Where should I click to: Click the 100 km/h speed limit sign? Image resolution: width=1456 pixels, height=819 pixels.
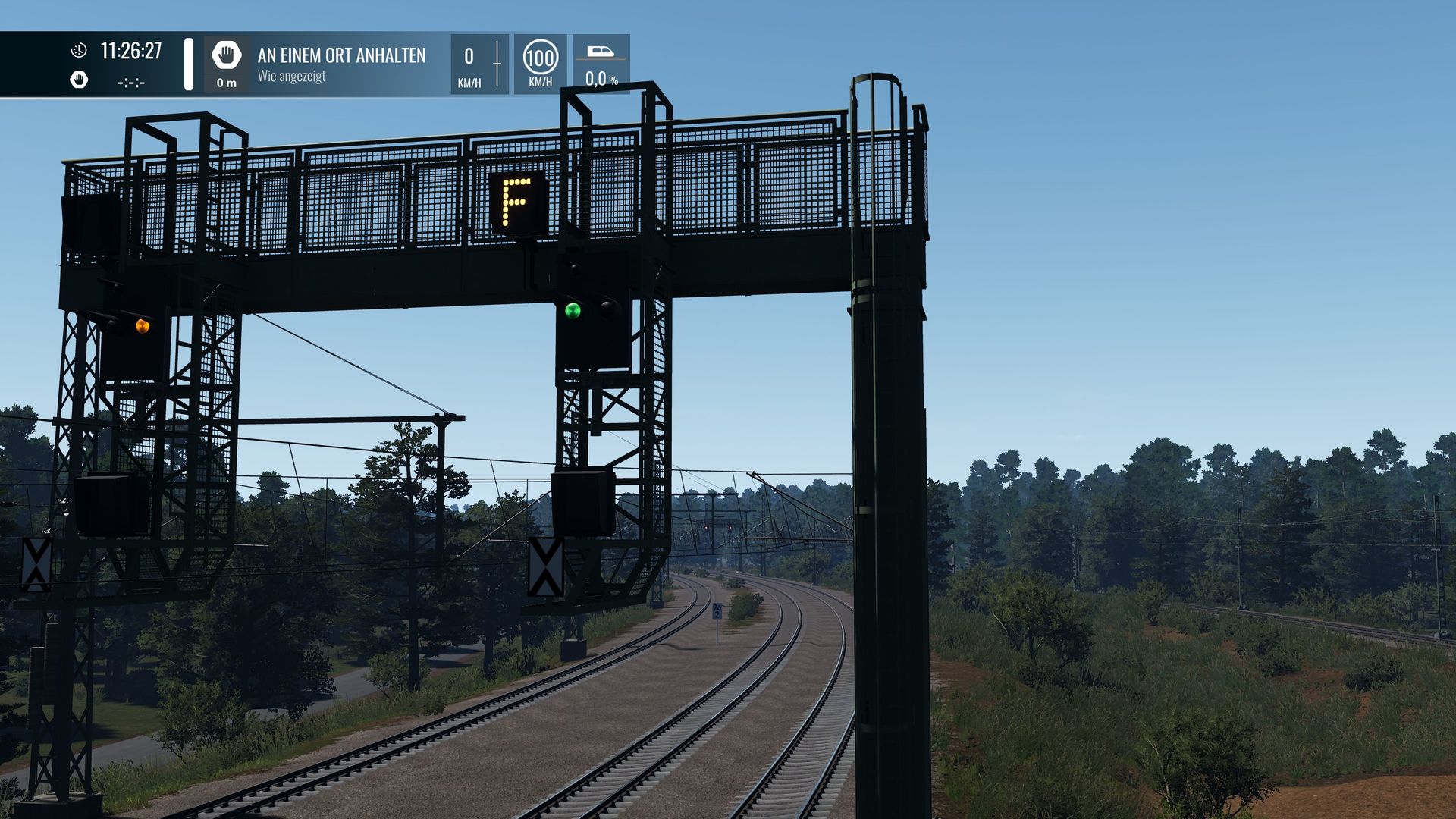[x=540, y=58]
